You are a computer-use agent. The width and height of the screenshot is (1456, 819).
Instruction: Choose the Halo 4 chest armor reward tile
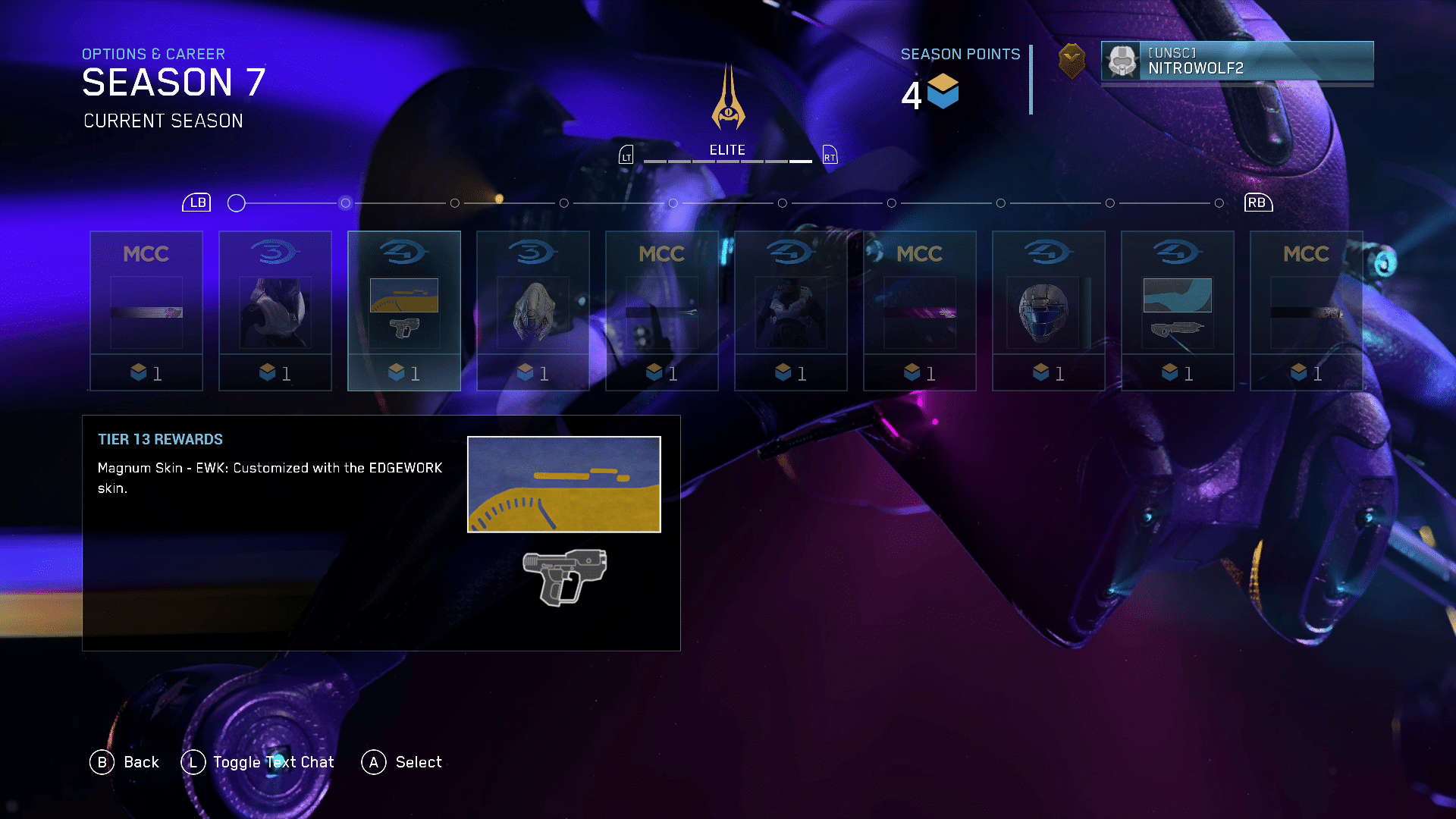(x=791, y=311)
